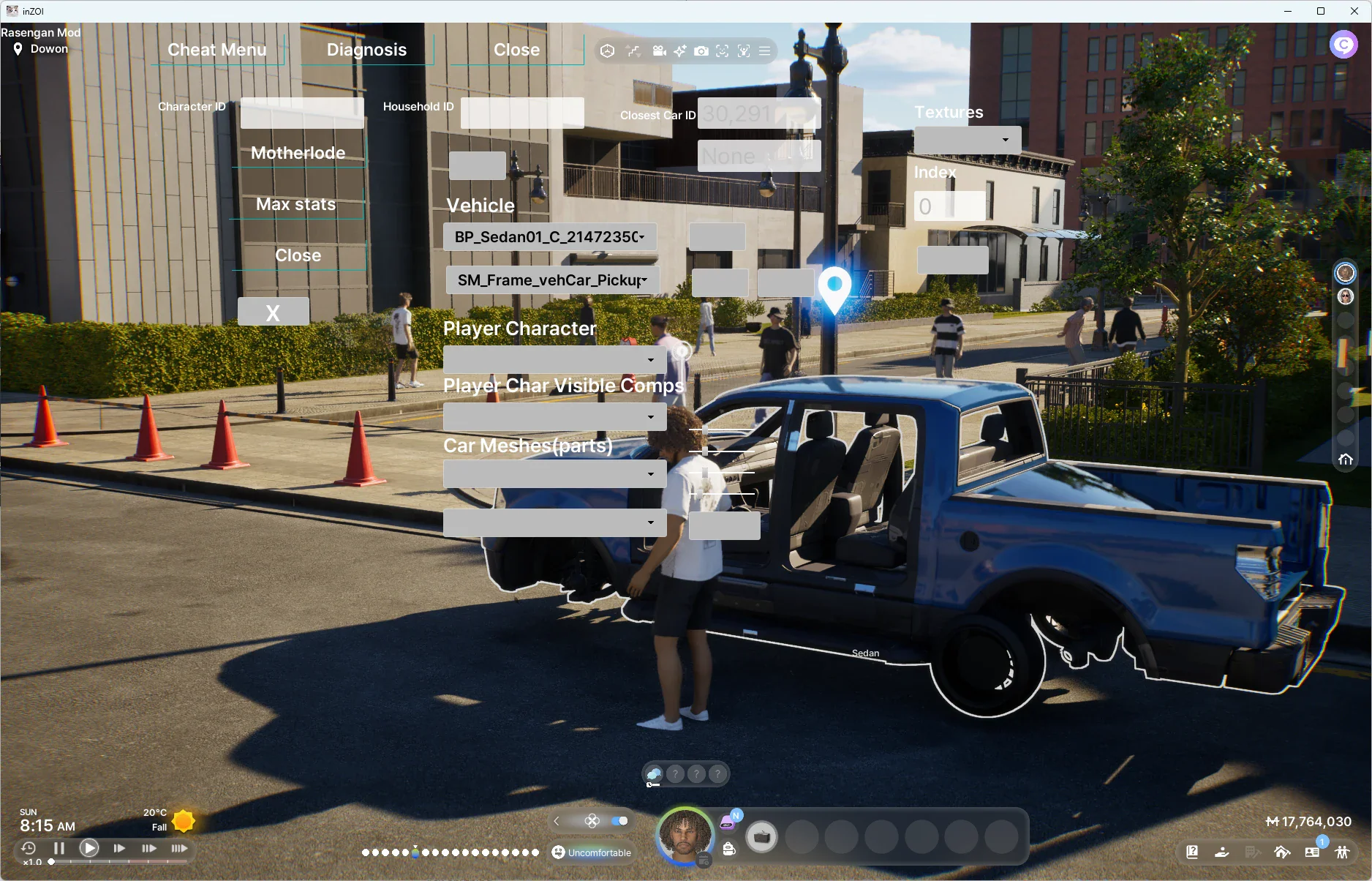Screen dimensions: 1372x881
Task: Maximize the inZOI window
Action: (x=1321, y=11)
